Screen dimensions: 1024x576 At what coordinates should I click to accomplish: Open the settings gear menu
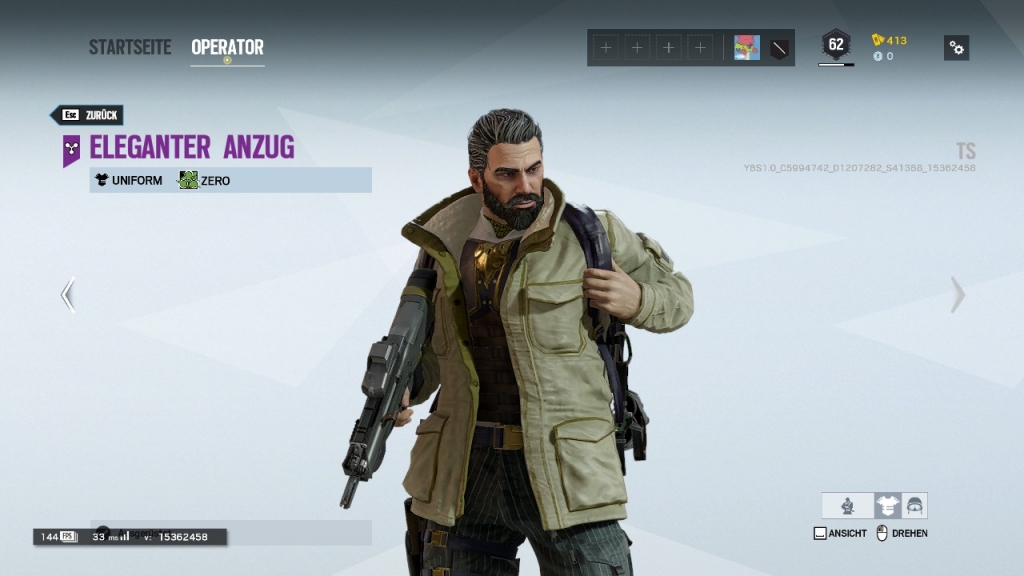coord(956,48)
